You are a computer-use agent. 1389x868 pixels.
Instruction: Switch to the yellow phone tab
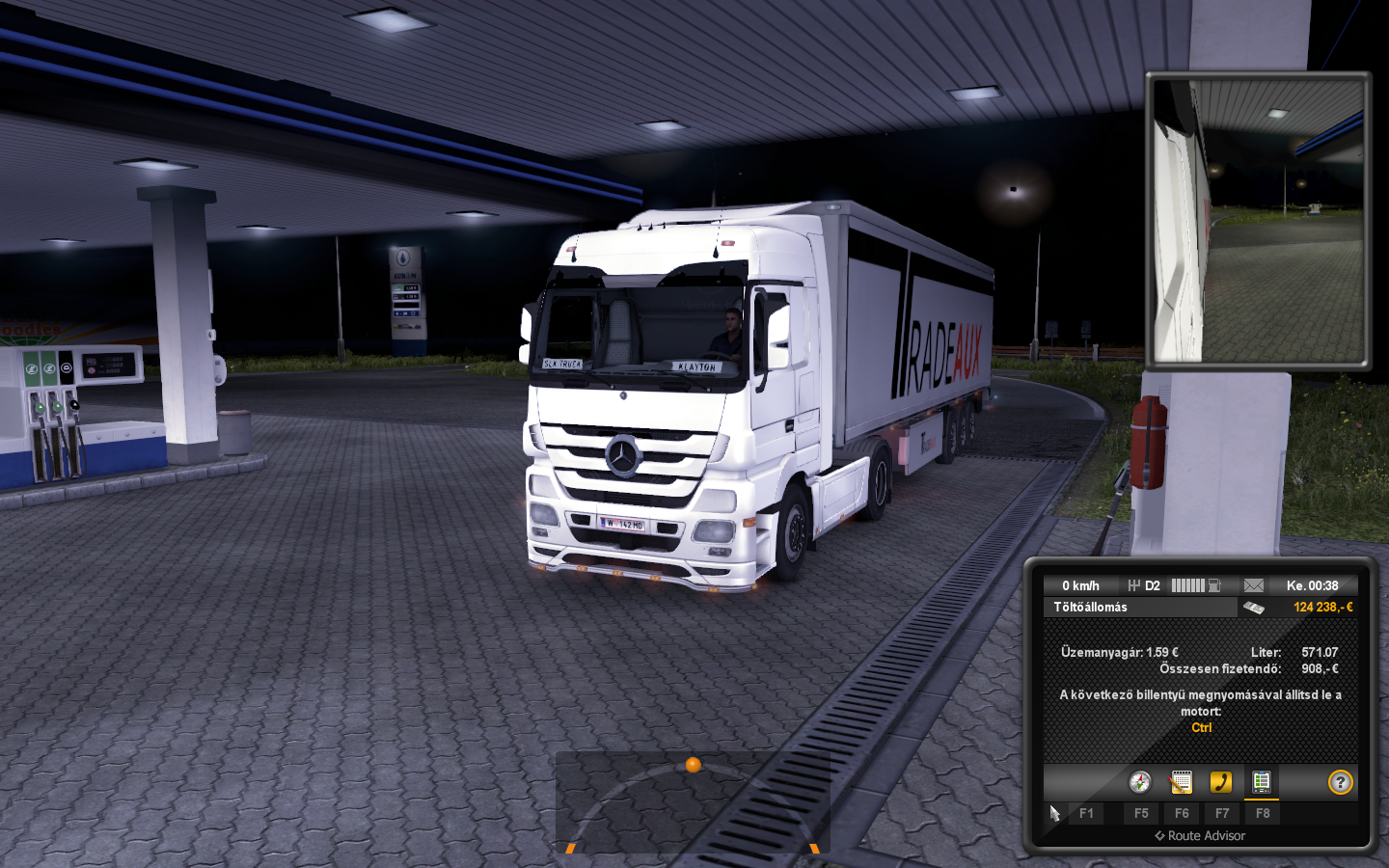[x=1221, y=782]
